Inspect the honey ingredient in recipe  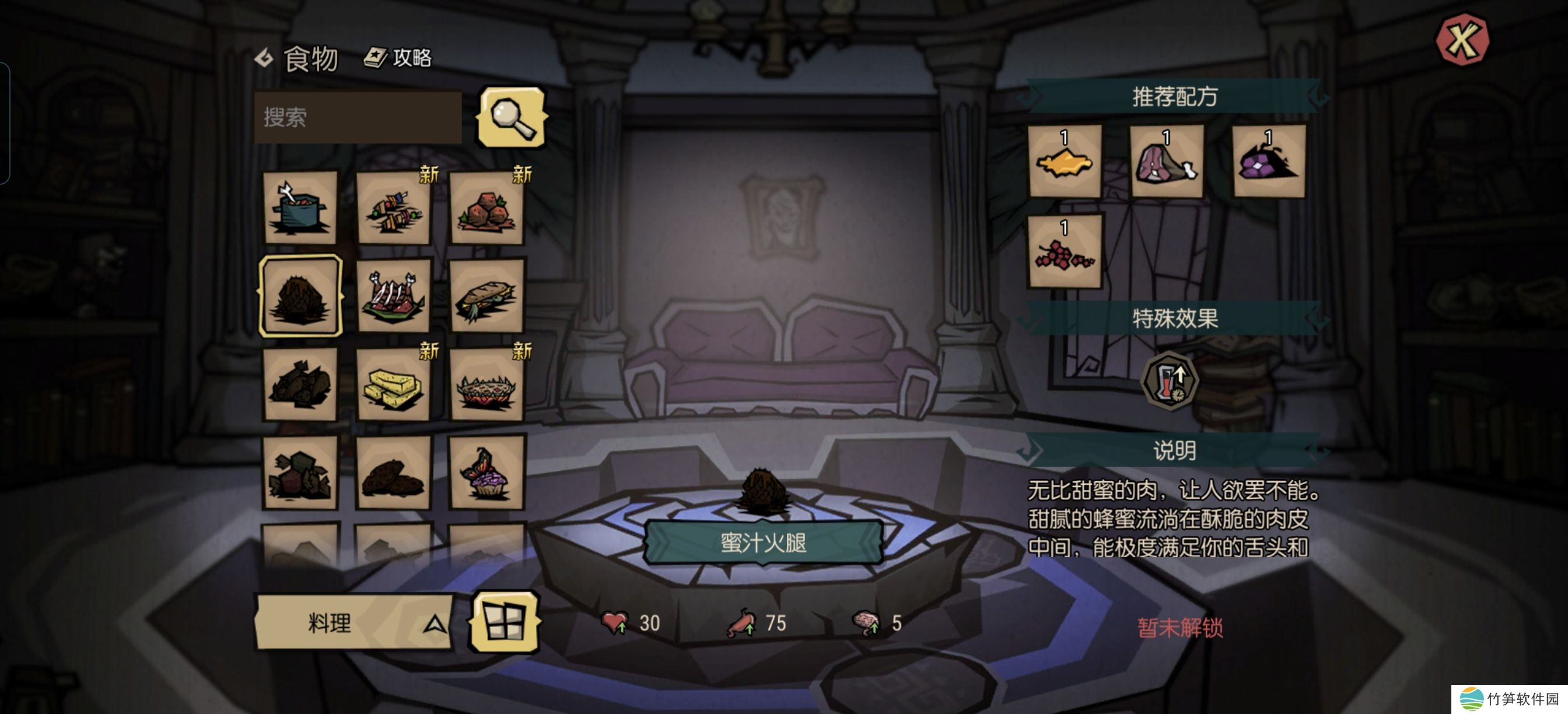(1065, 162)
